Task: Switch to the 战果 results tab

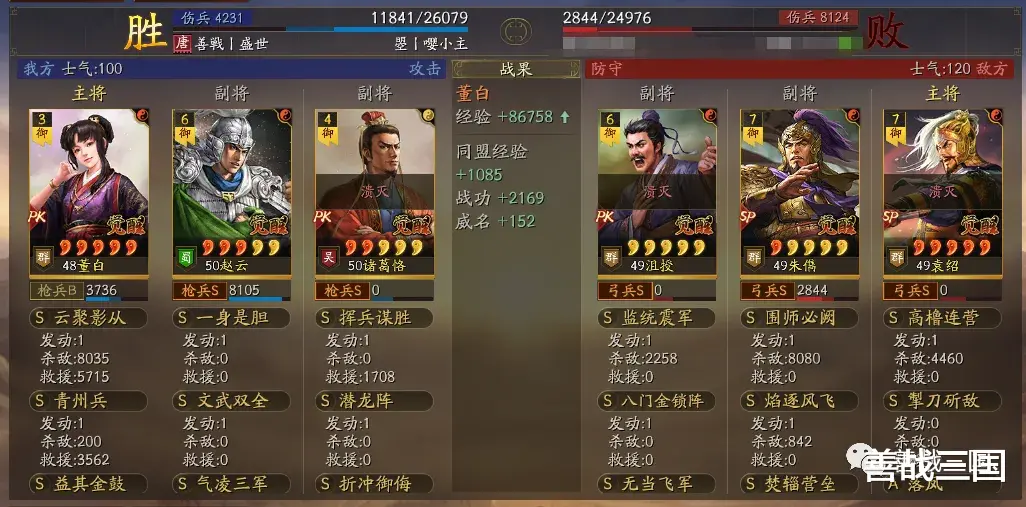Action: tap(516, 69)
